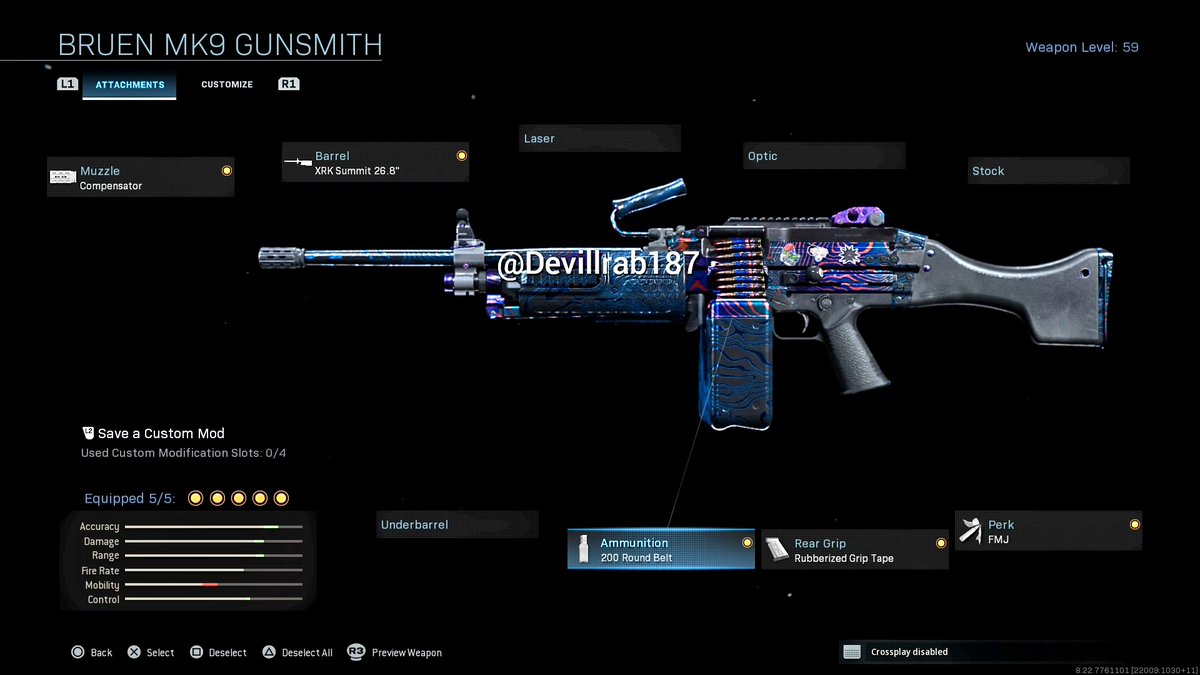Click Preview Weapon
1200x675 pixels.
pyautogui.click(x=395, y=653)
